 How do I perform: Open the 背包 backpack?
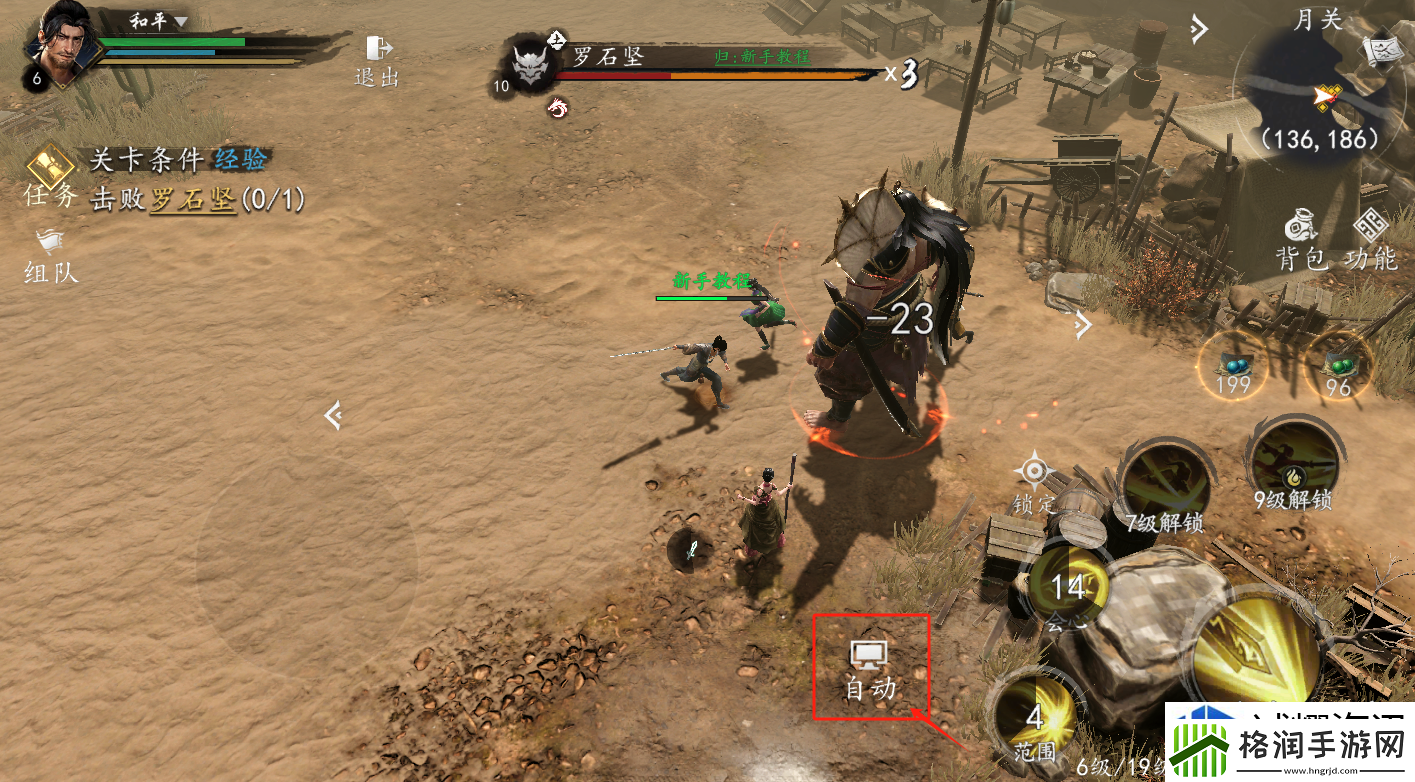pos(1301,240)
